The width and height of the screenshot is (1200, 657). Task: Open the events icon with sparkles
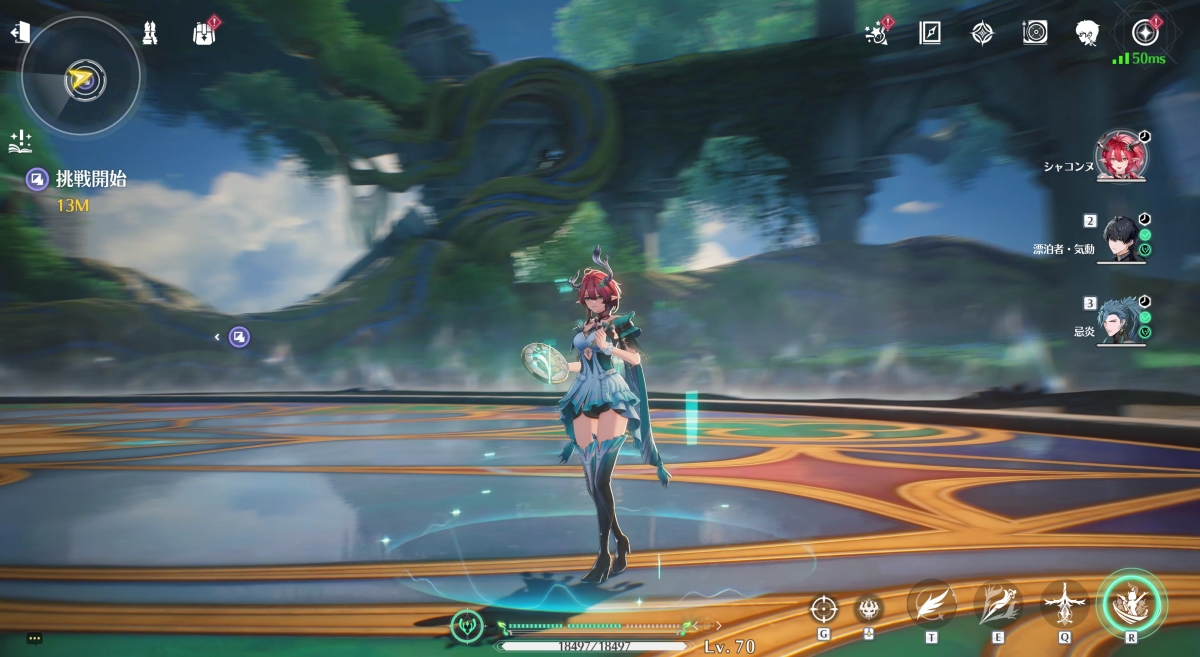(876, 33)
